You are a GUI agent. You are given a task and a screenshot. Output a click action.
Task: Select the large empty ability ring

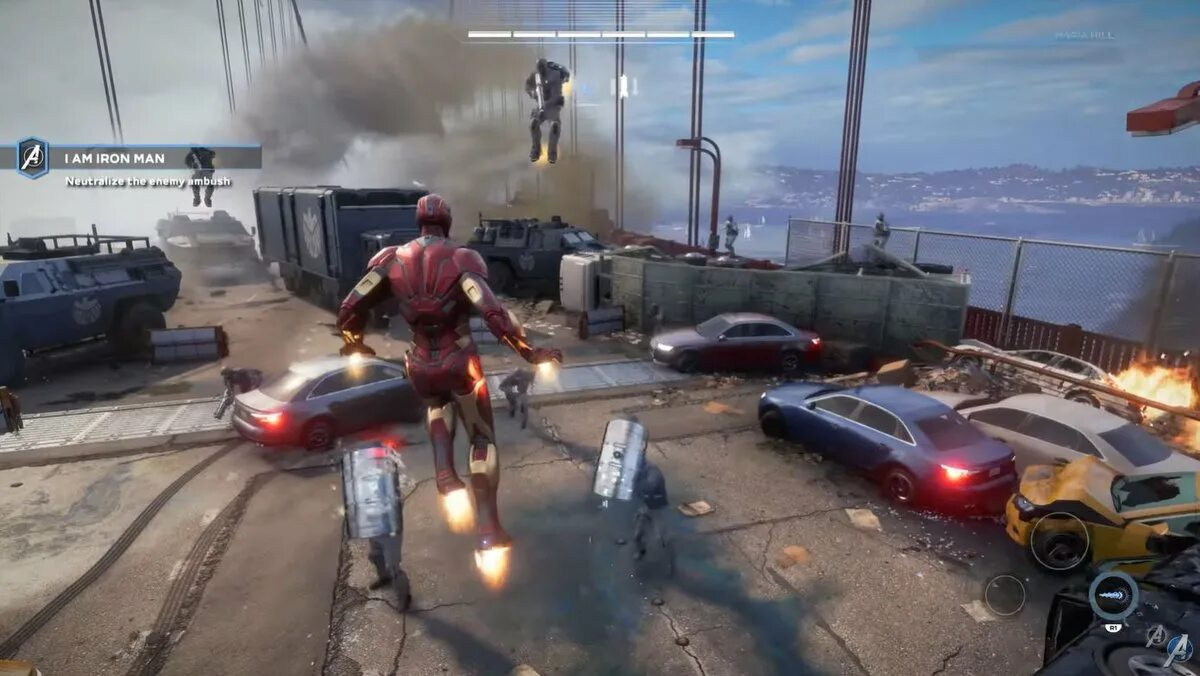pyautogui.click(x=1059, y=541)
